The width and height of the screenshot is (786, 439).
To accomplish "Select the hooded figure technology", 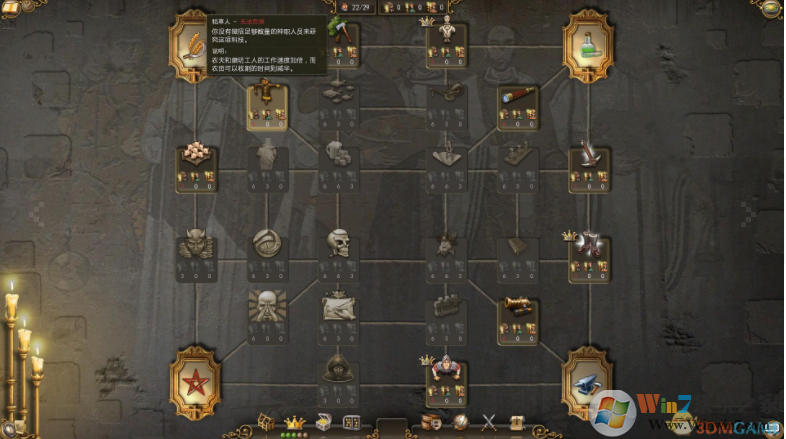I will 339,368.
